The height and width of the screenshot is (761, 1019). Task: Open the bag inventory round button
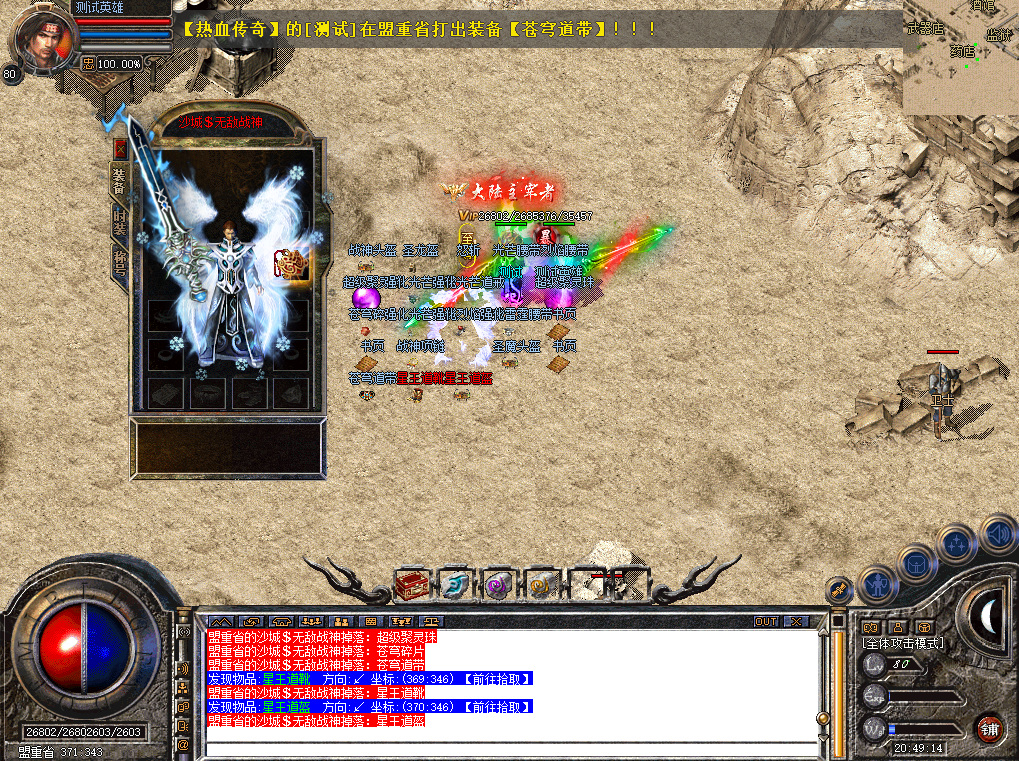point(915,562)
